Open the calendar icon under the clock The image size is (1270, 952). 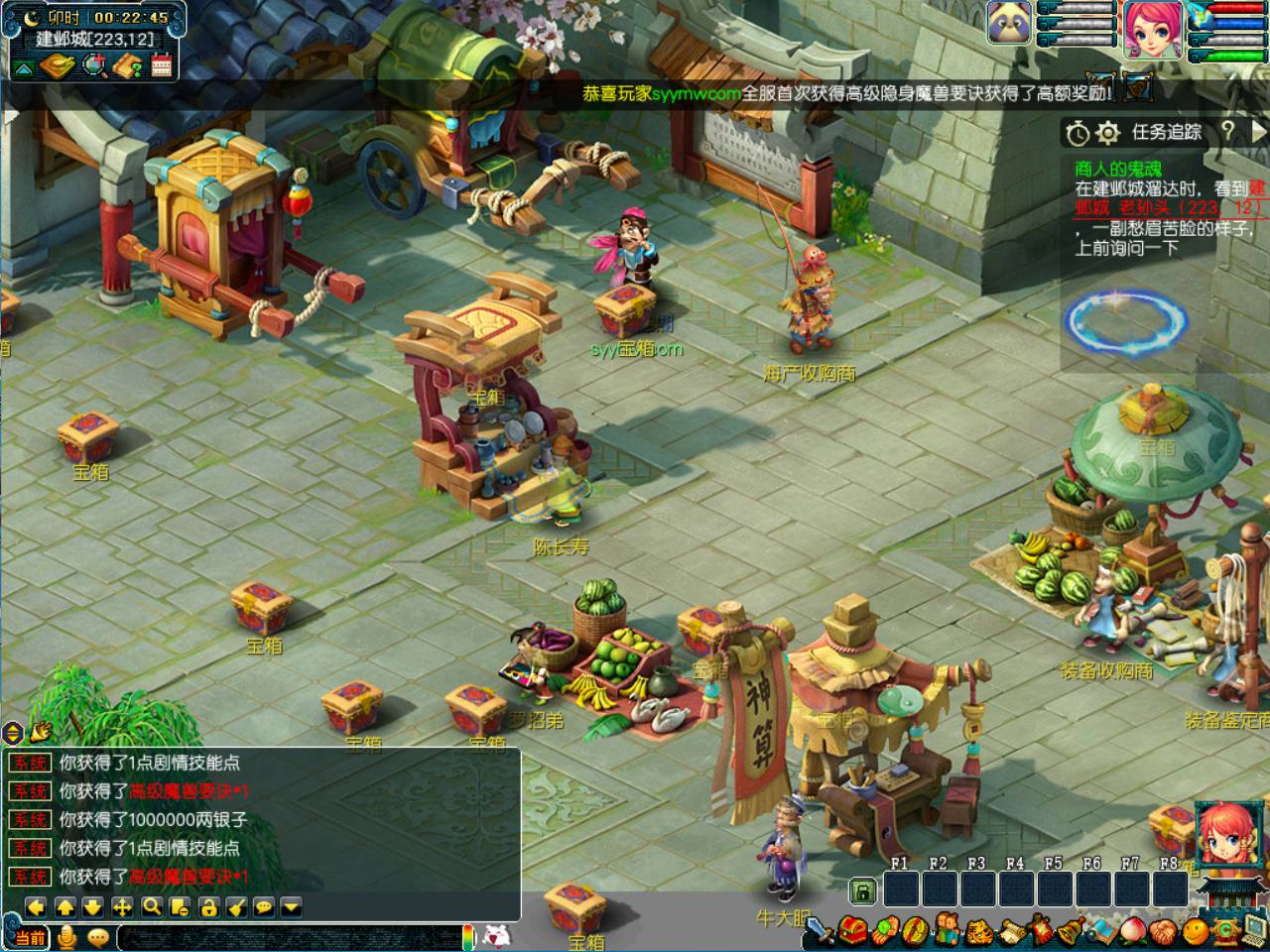(x=162, y=66)
